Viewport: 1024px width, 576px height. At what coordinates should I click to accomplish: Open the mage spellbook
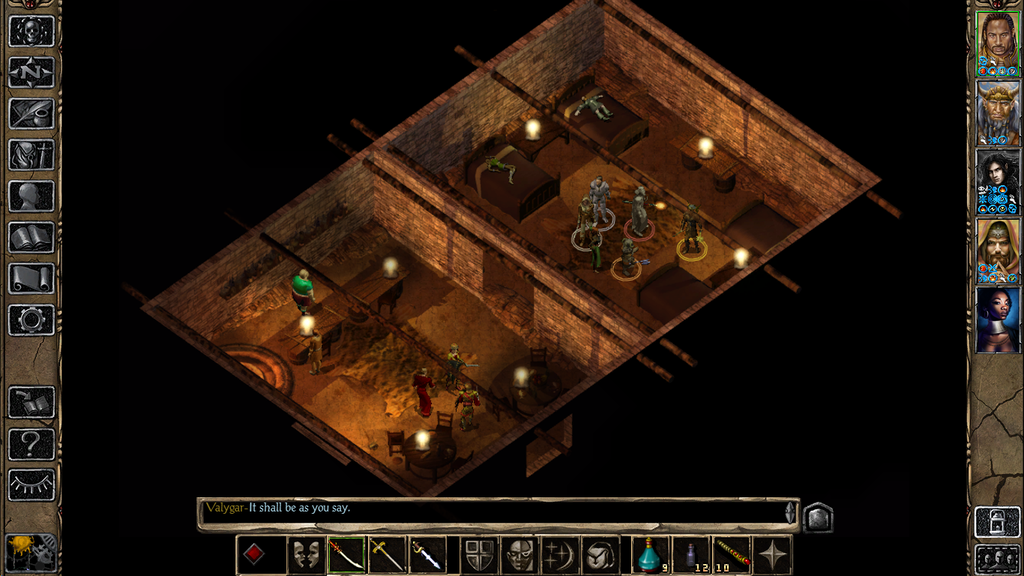31,237
